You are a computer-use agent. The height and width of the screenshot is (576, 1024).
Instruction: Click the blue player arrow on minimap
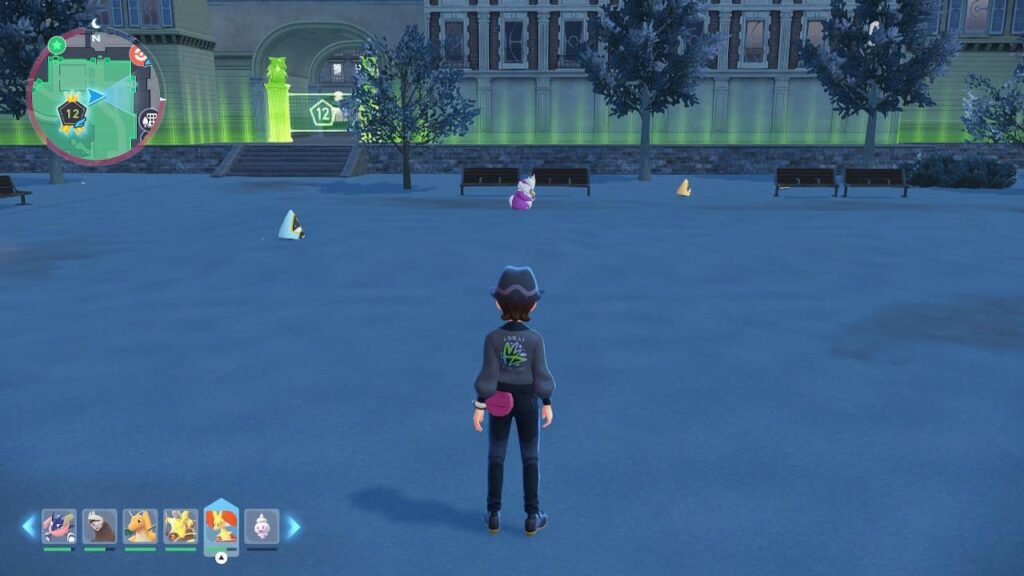pyautogui.click(x=96, y=96)
